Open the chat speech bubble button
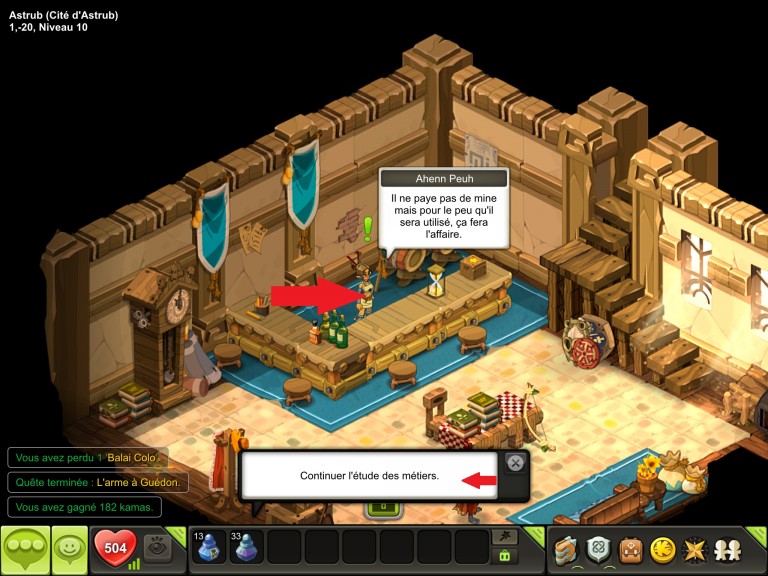 (26, 549)
